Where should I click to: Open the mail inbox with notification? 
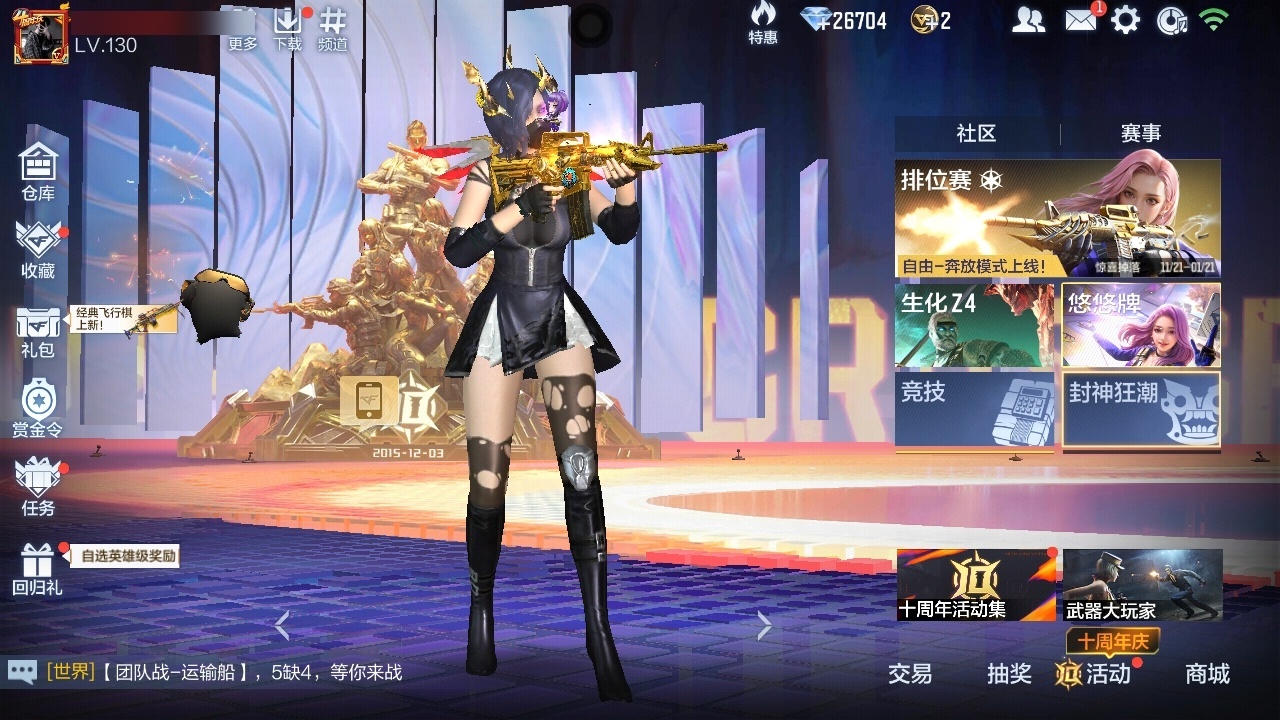click(x=1079, y=18)
